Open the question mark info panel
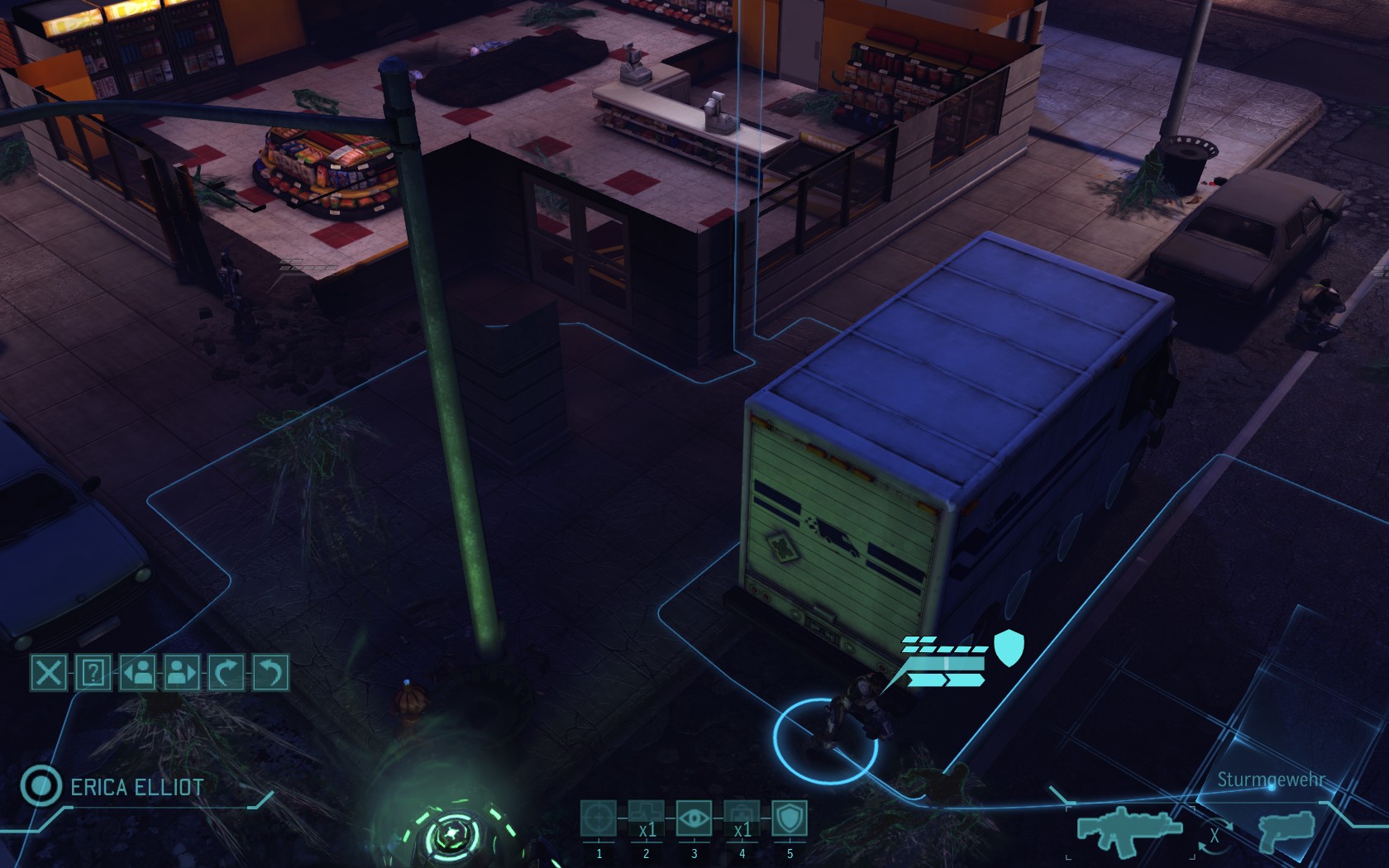Viewport: 1389px width, 868px height. point(93,673)
